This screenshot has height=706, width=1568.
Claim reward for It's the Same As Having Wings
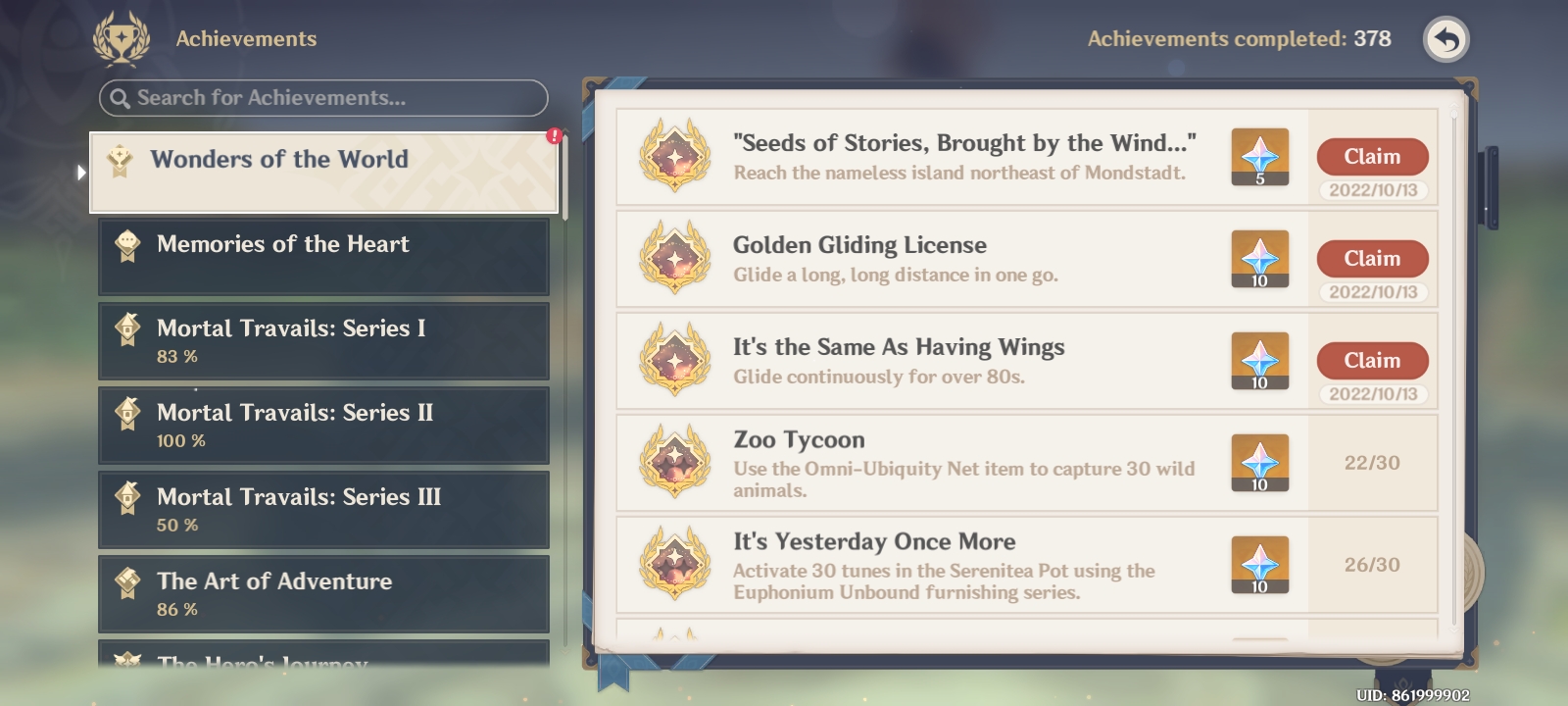tap(1371, 360)
